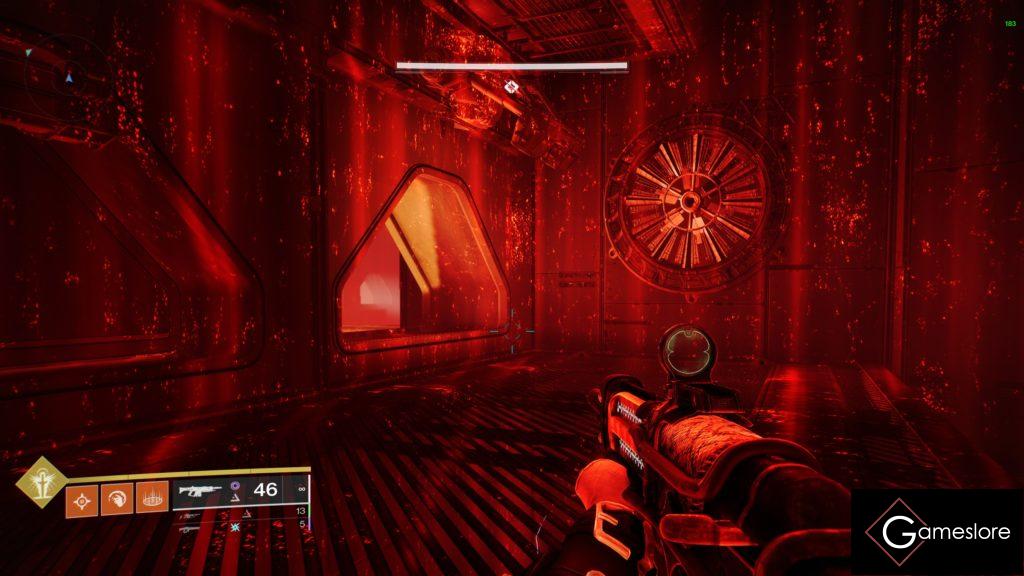The width and height of the screenshot is (1024, 576).
Task: Select the grenade ability icon
Action: (x=82, y=497)
